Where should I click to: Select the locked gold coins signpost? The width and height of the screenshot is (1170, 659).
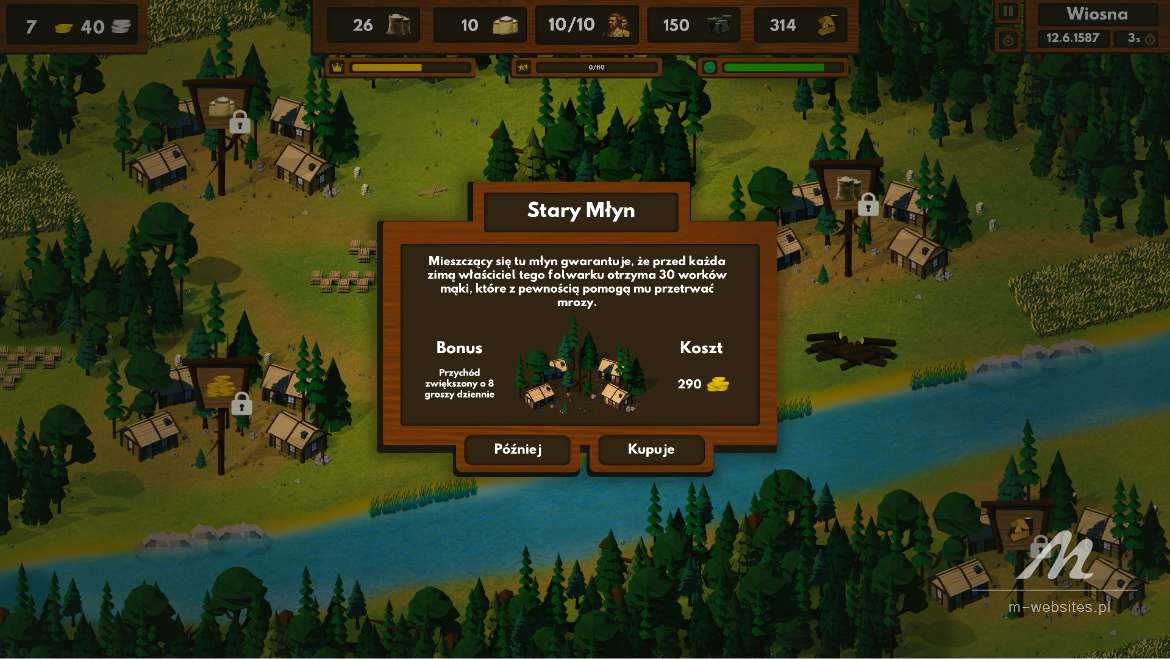pyautogui.click(x=221, y=385)
